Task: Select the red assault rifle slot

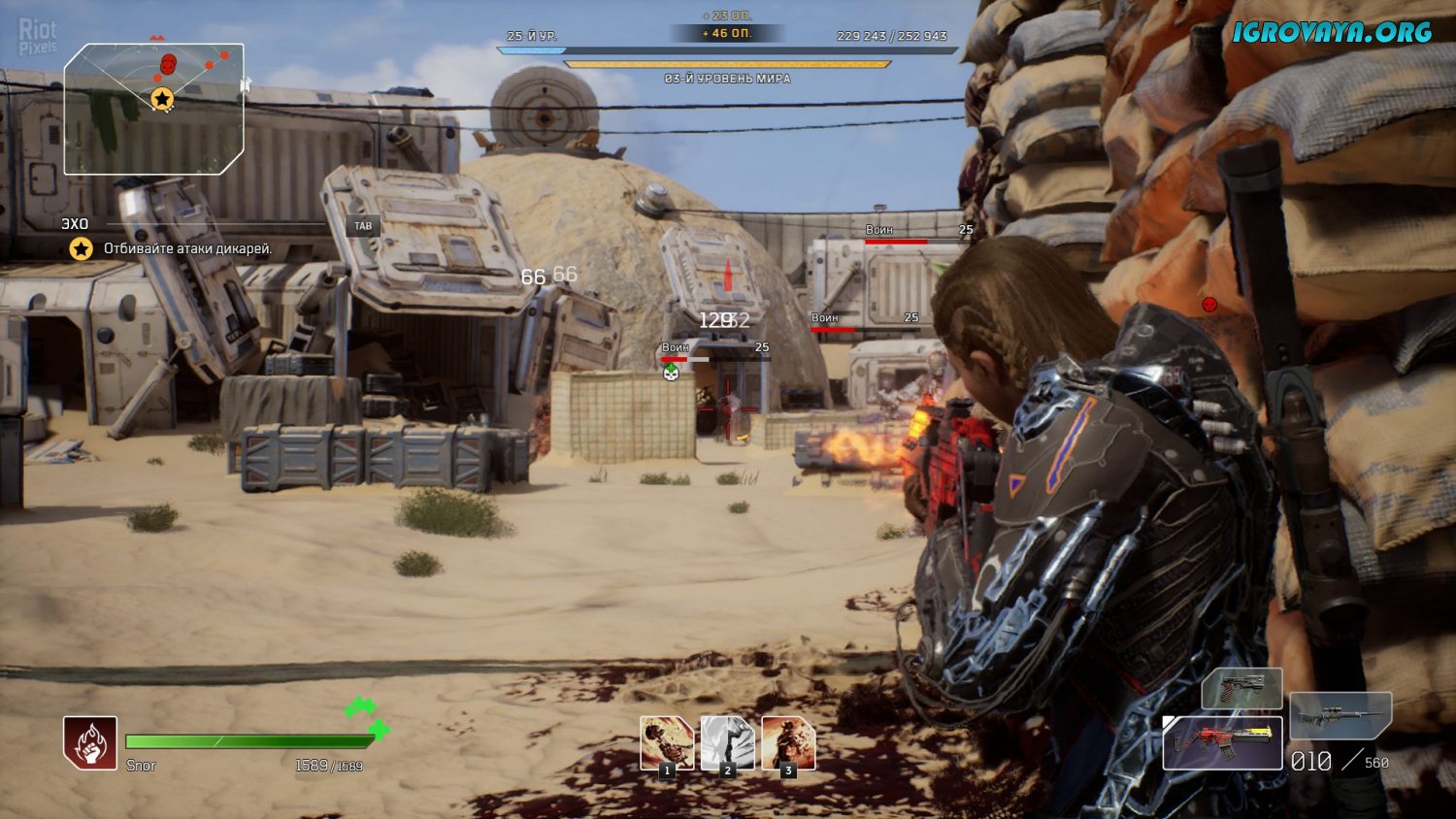Action: pyautogui.click(x=1222, y=743)
